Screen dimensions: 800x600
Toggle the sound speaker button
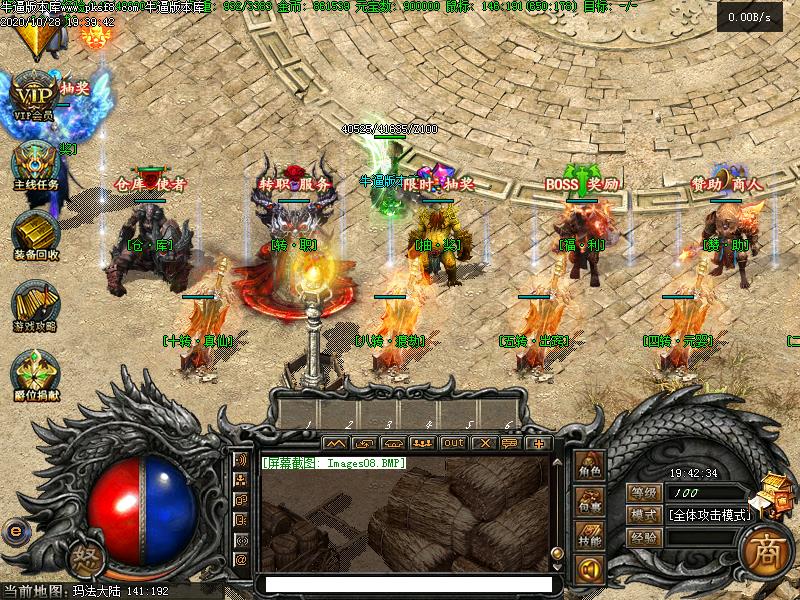pos(589,570)
